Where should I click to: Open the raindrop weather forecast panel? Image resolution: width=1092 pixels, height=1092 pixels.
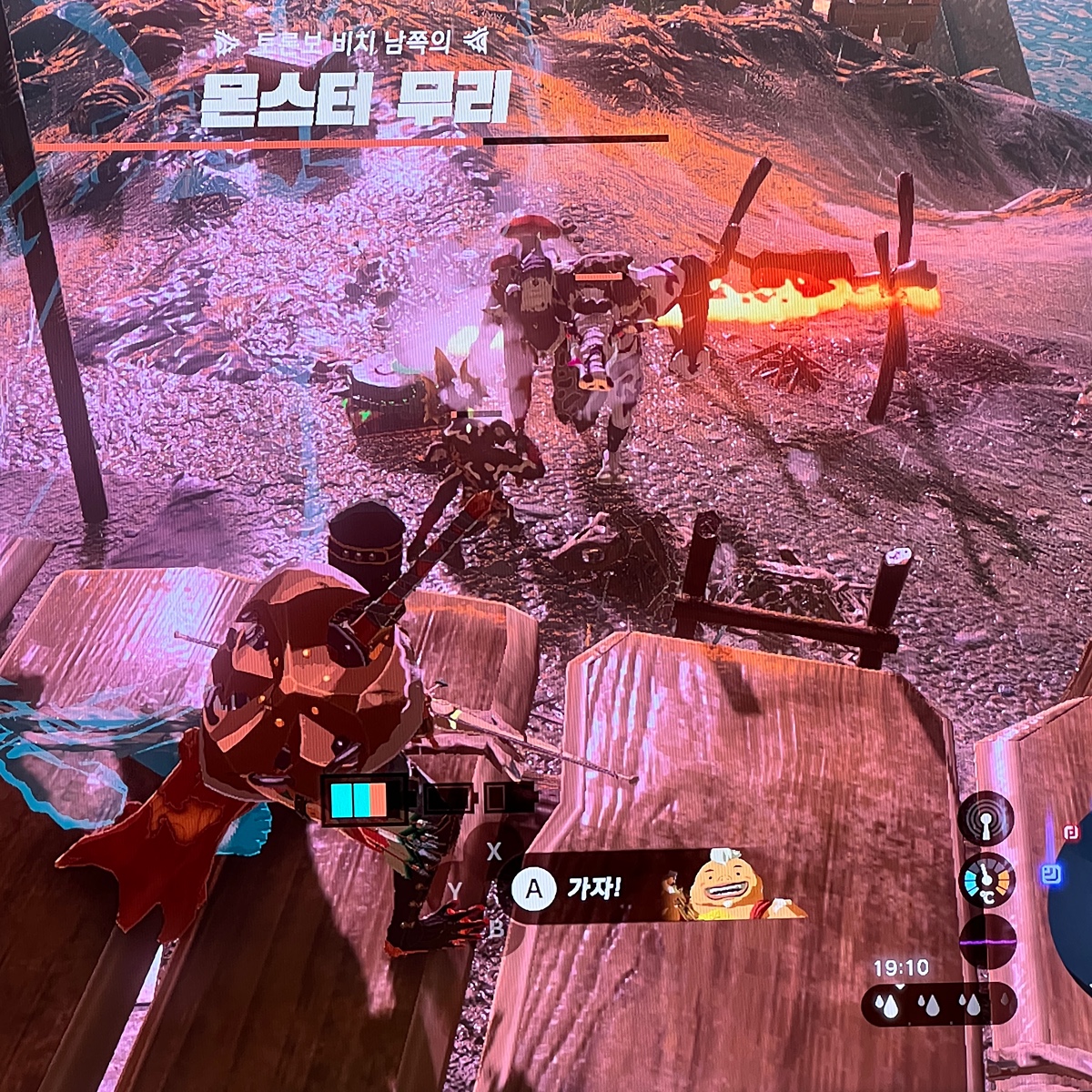pos(937,1003)
